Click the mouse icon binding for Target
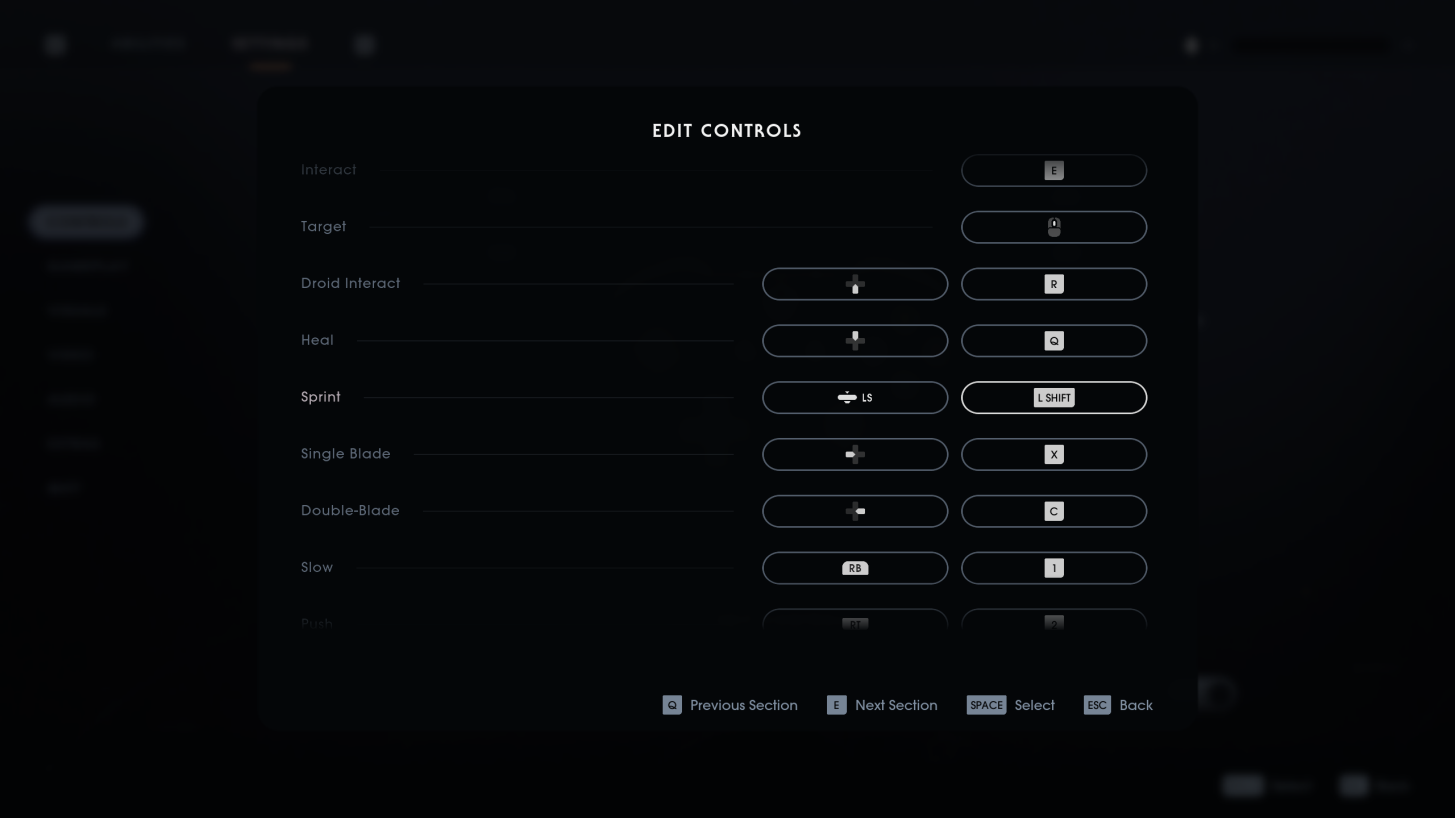This screenshot has height=818, width=1455. click(1054, 227)
